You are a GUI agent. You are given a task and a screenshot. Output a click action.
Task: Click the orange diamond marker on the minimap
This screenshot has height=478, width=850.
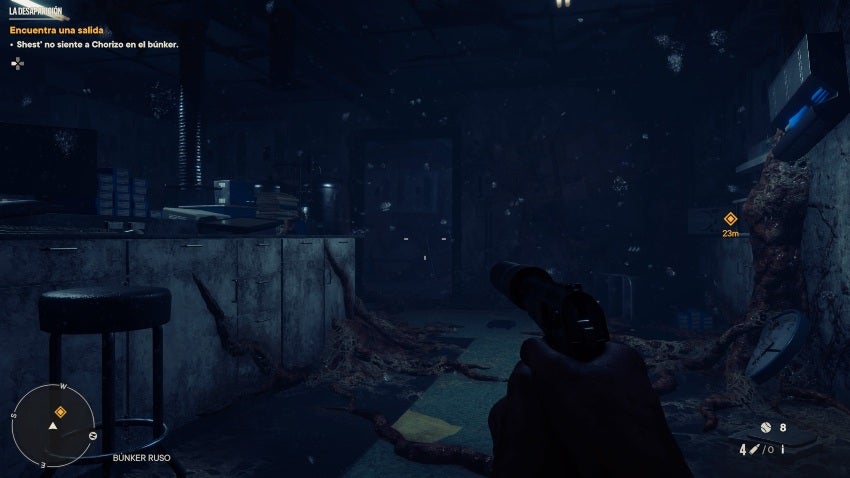60,411
